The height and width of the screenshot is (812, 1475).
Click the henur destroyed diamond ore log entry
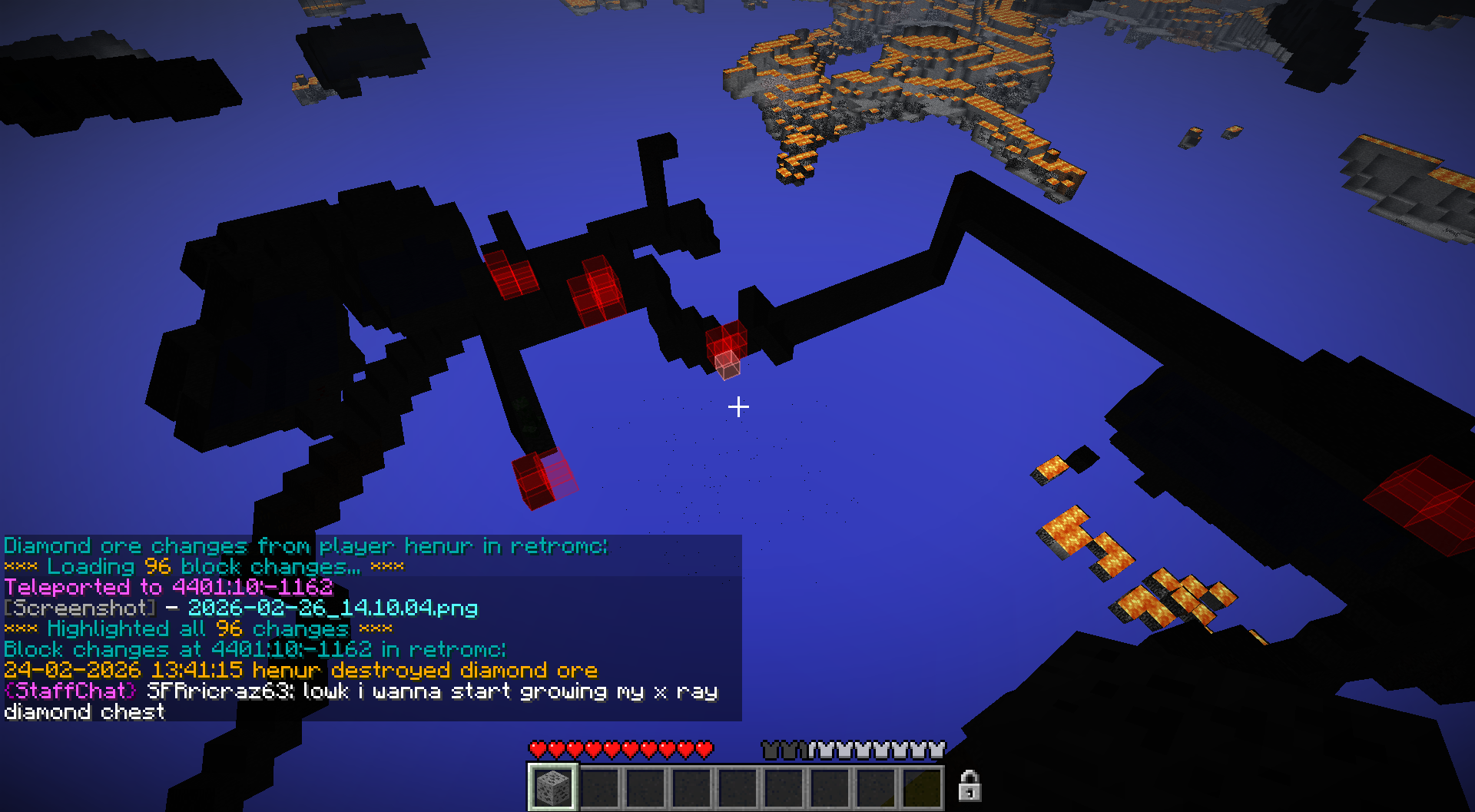click(x=300, y=671)
